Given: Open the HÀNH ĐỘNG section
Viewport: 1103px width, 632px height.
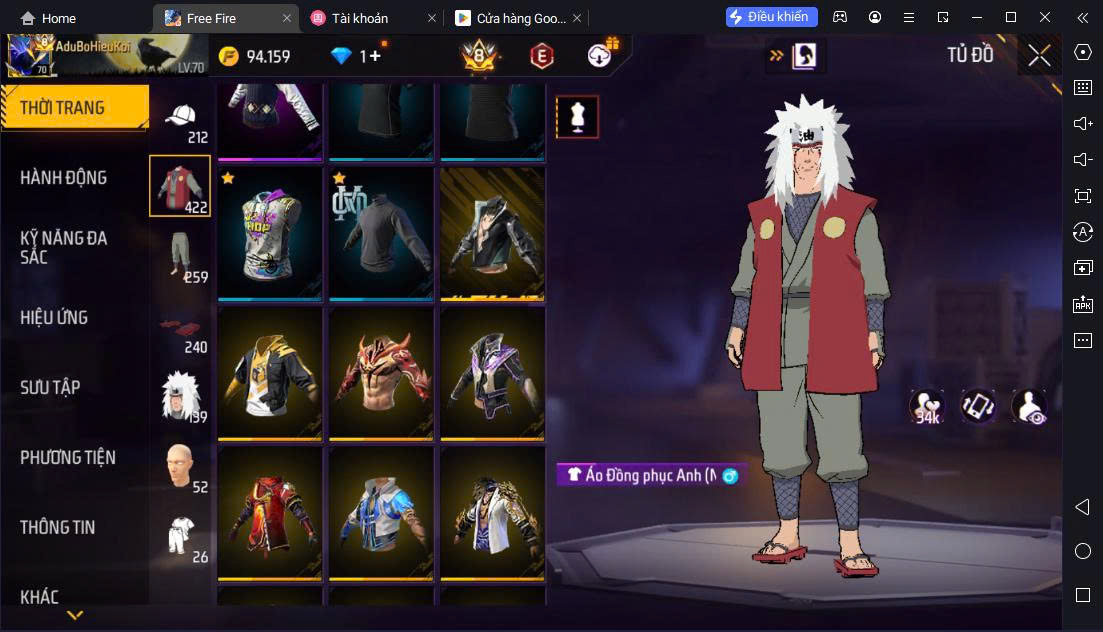Looking at the screenshot, I should click(x=63, y=178).
